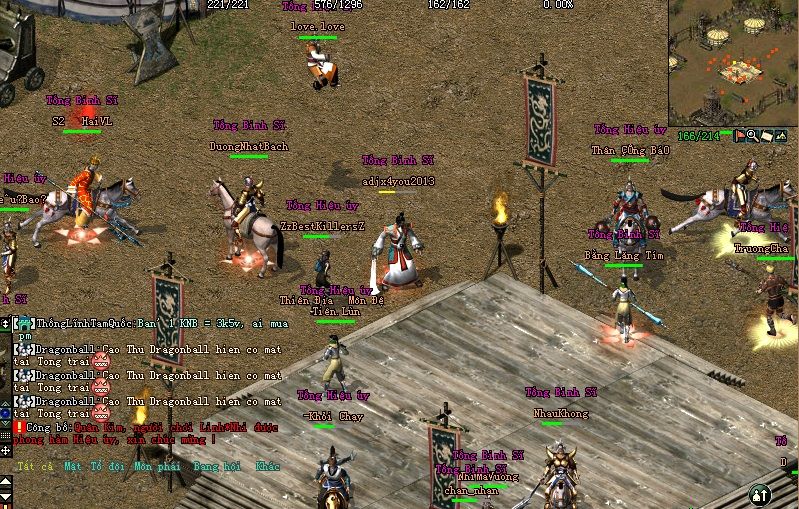This screenshot has height=509, width=799.
Task: Click the round arrow button at bottom right
Action: pos(760,493)
